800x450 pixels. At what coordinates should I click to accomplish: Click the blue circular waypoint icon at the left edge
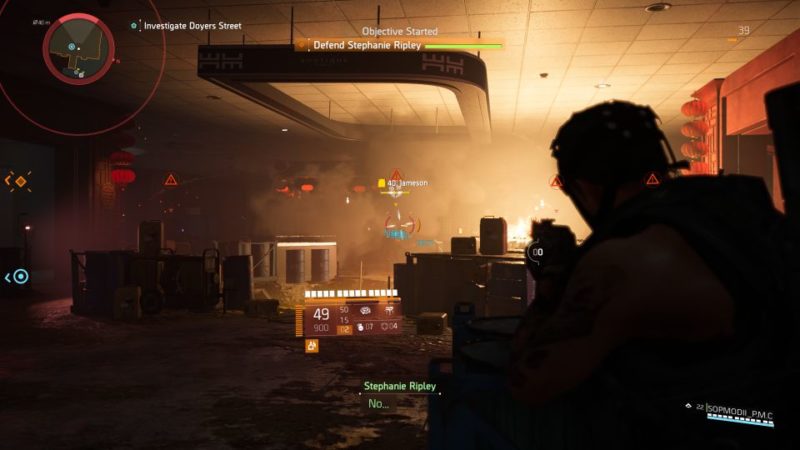tap(19, 277)
